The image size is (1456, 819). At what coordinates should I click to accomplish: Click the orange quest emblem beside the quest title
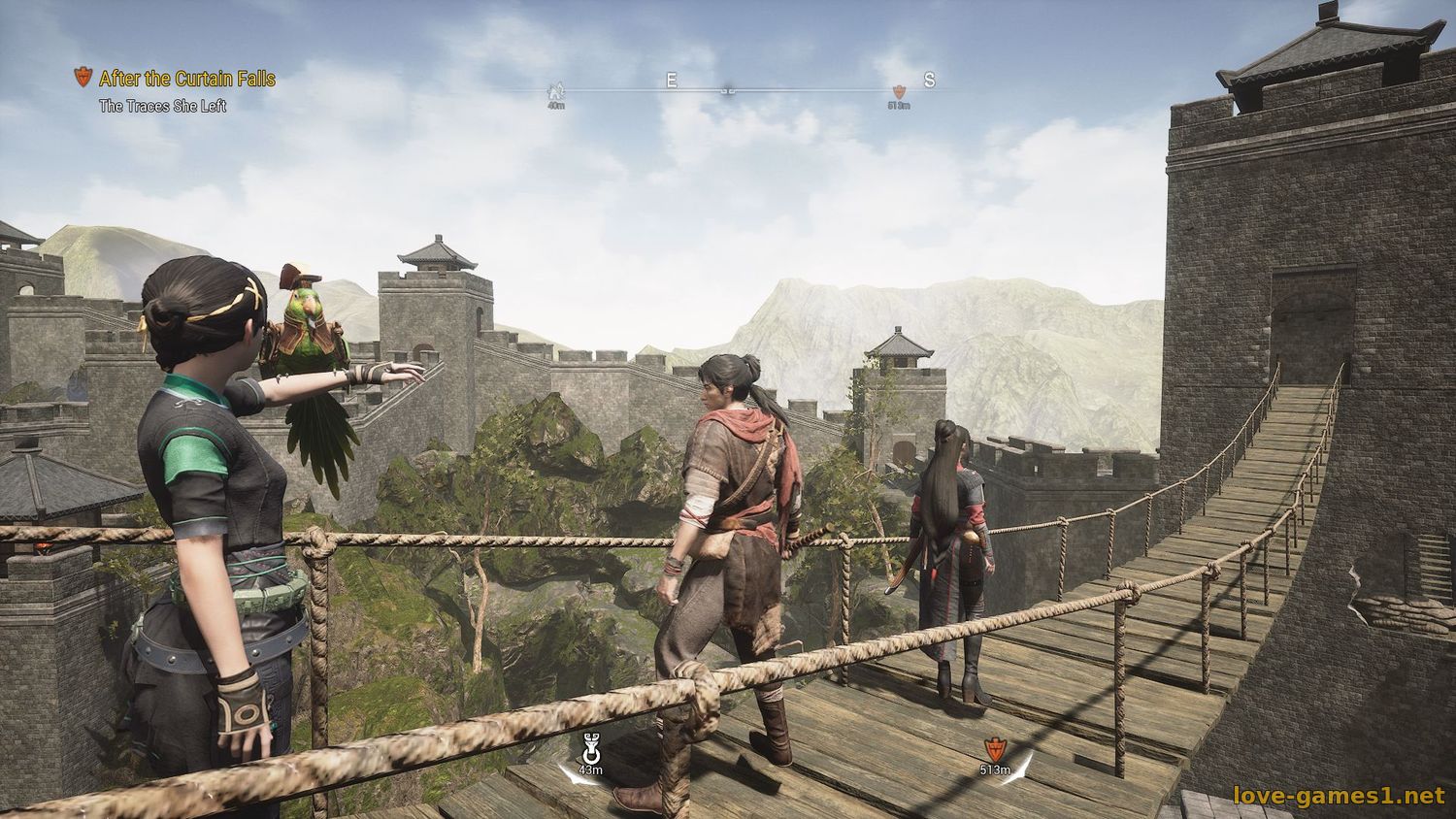pos(83,78)
